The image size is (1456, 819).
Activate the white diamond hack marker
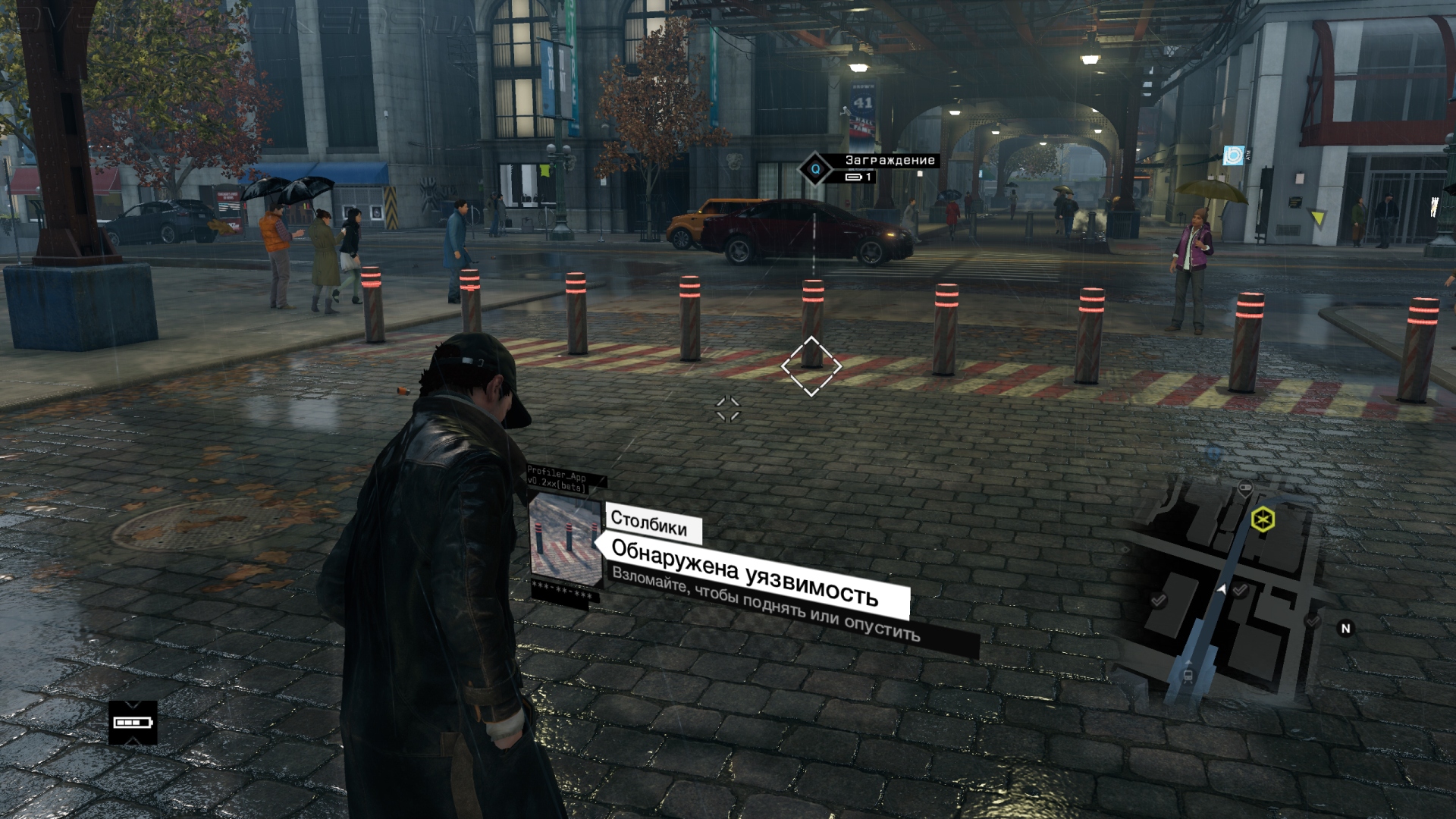click(811, 366)
